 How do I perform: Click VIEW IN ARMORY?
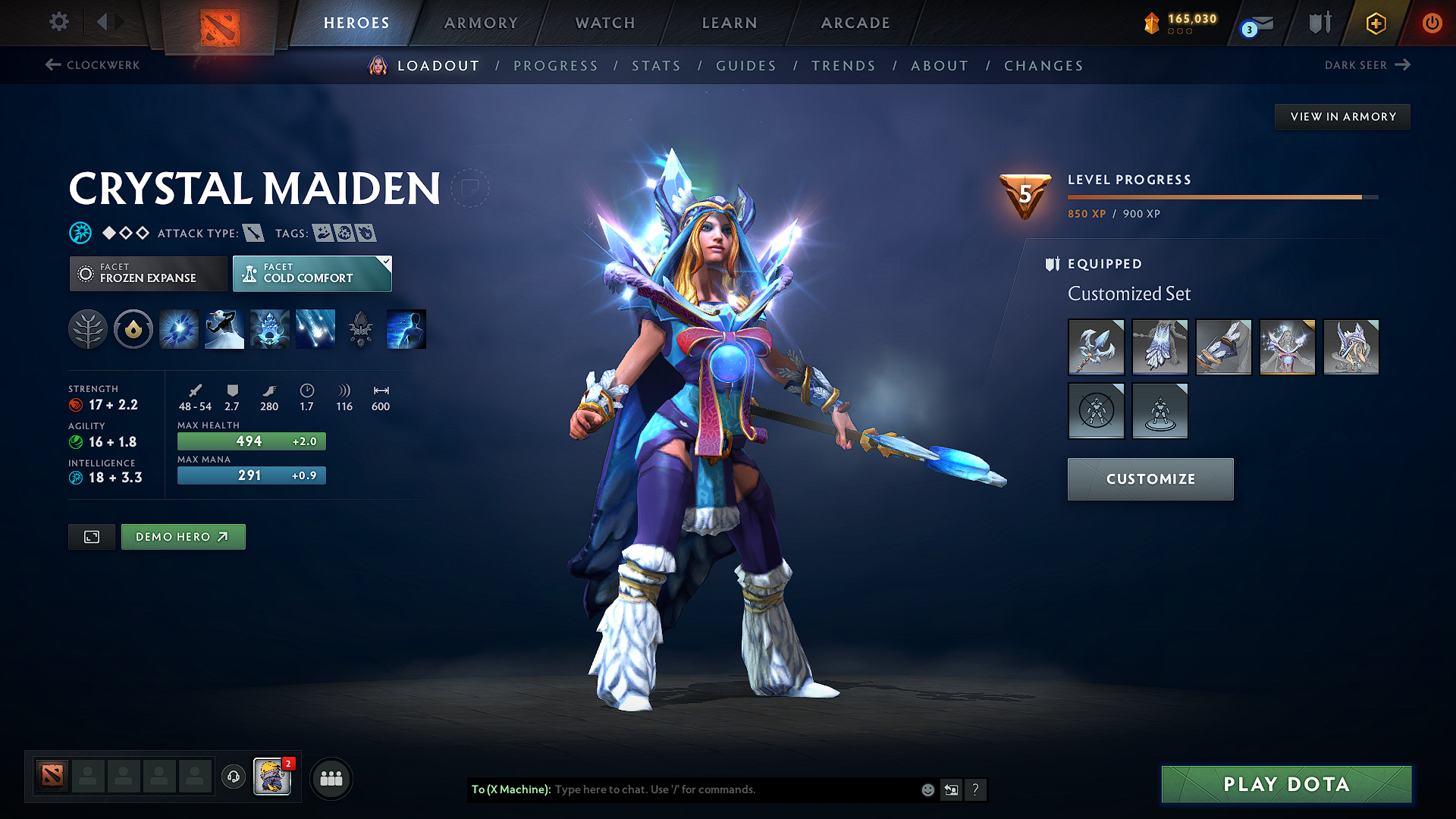(1341, 116)
